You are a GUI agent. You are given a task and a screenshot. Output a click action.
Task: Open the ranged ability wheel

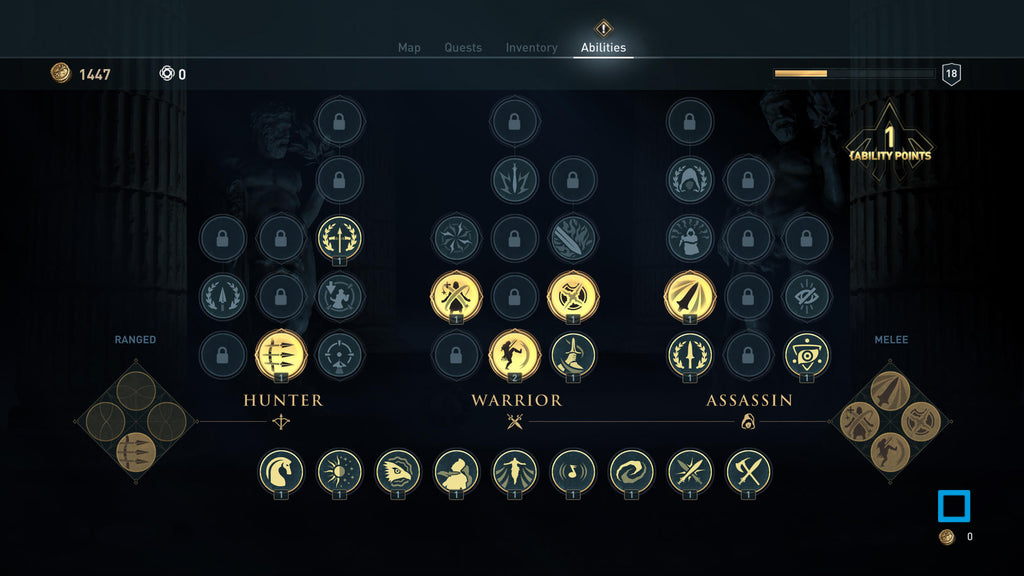135,421
